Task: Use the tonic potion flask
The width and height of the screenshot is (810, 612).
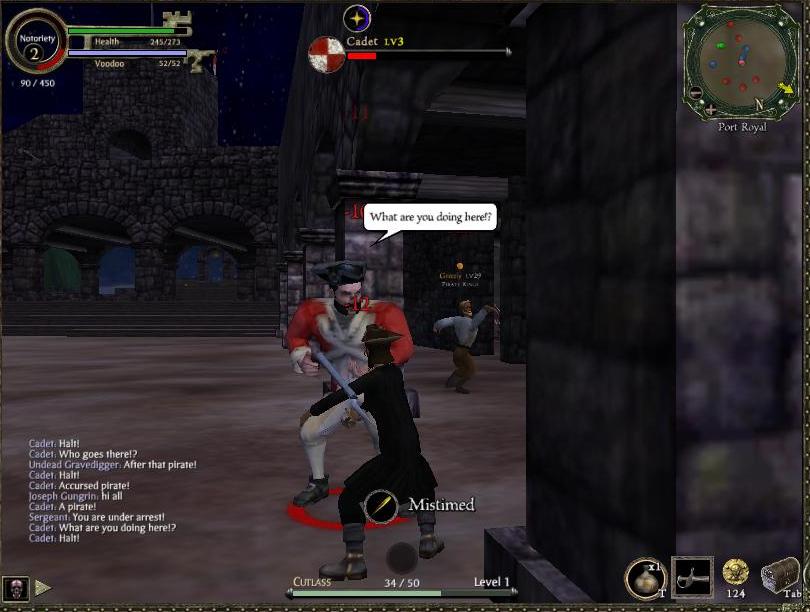Action: click(645, 578)
